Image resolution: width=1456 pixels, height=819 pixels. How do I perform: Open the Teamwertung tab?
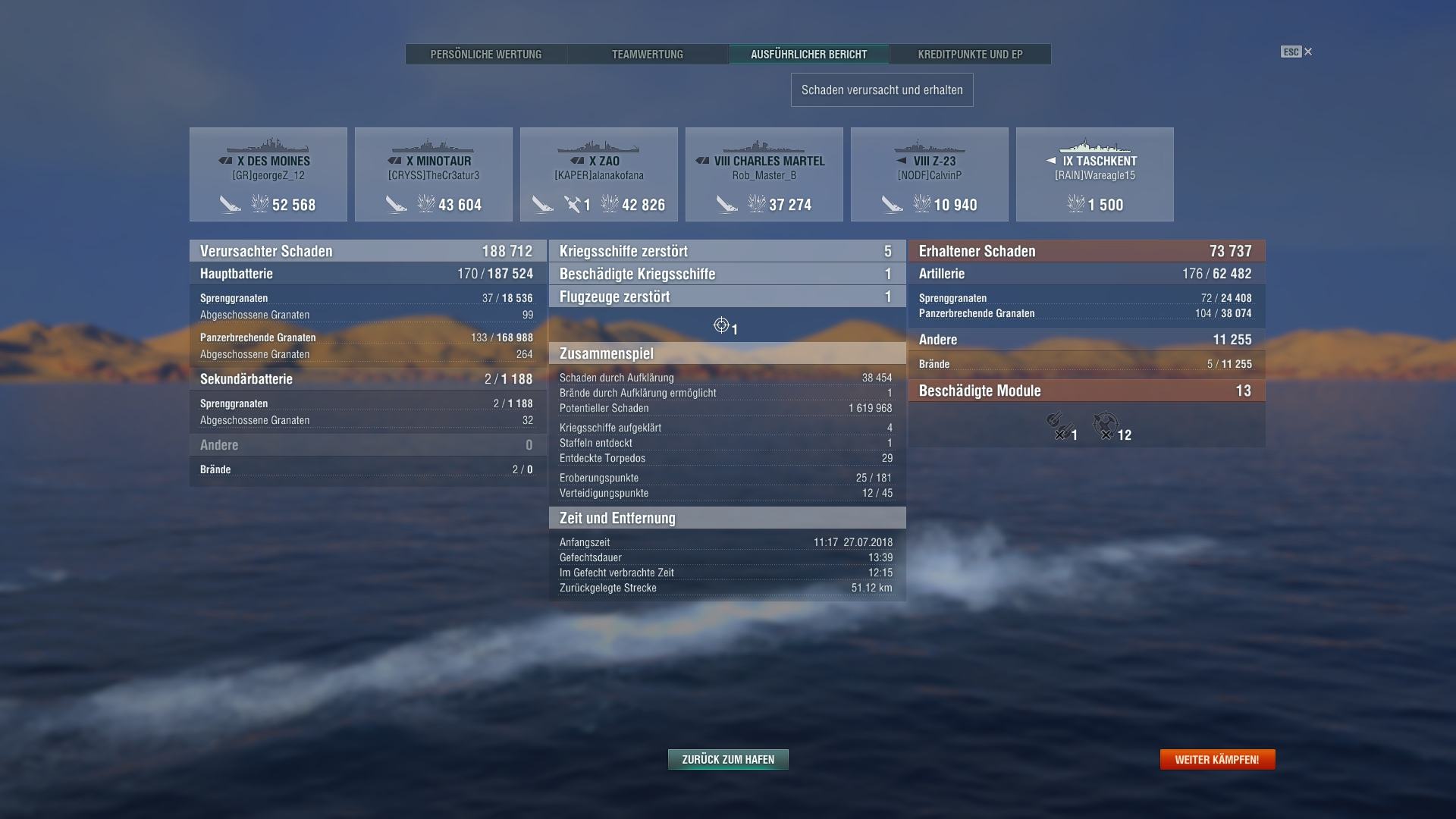point(648,55)
